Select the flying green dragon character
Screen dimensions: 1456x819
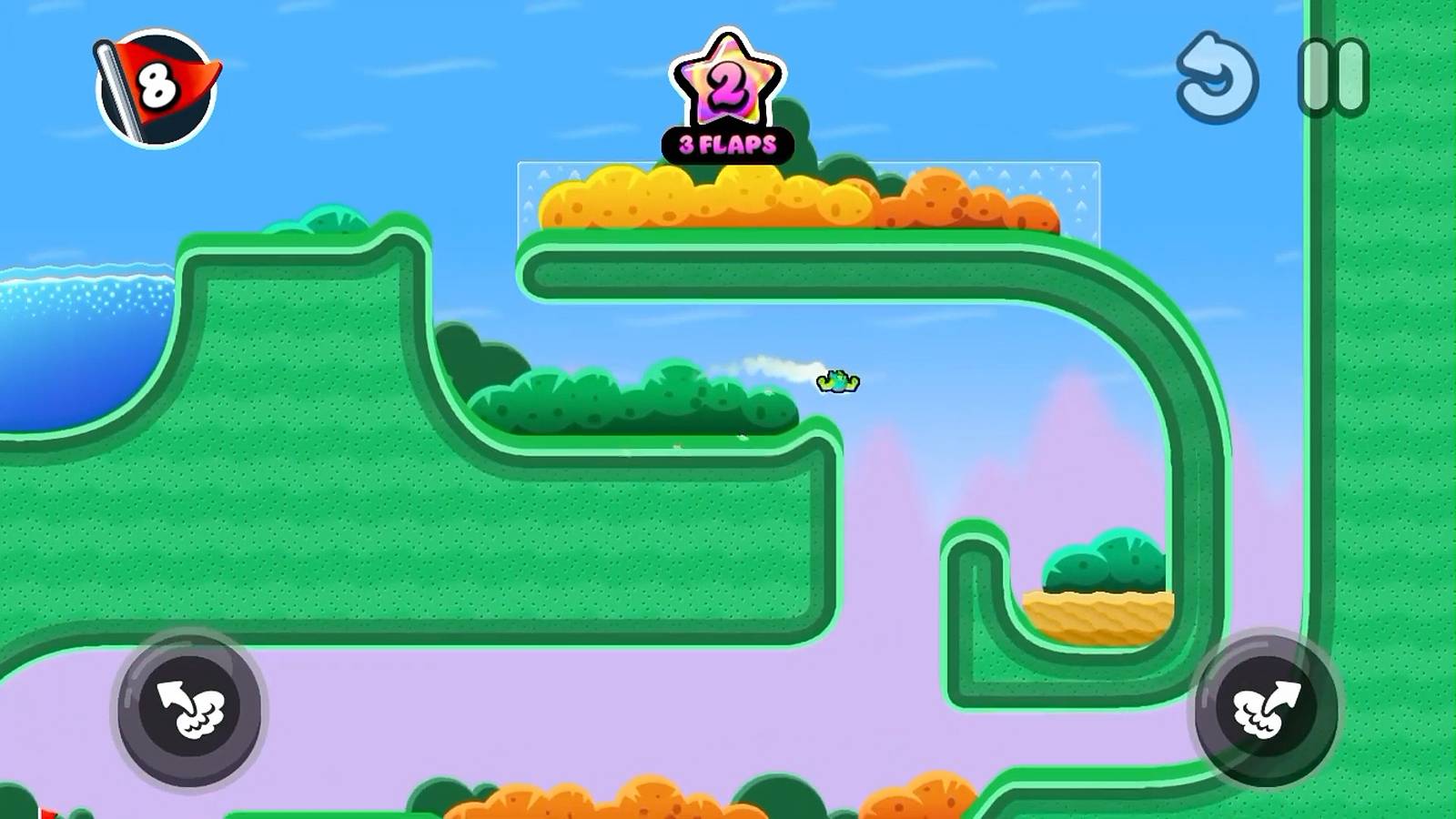point(835,379)
